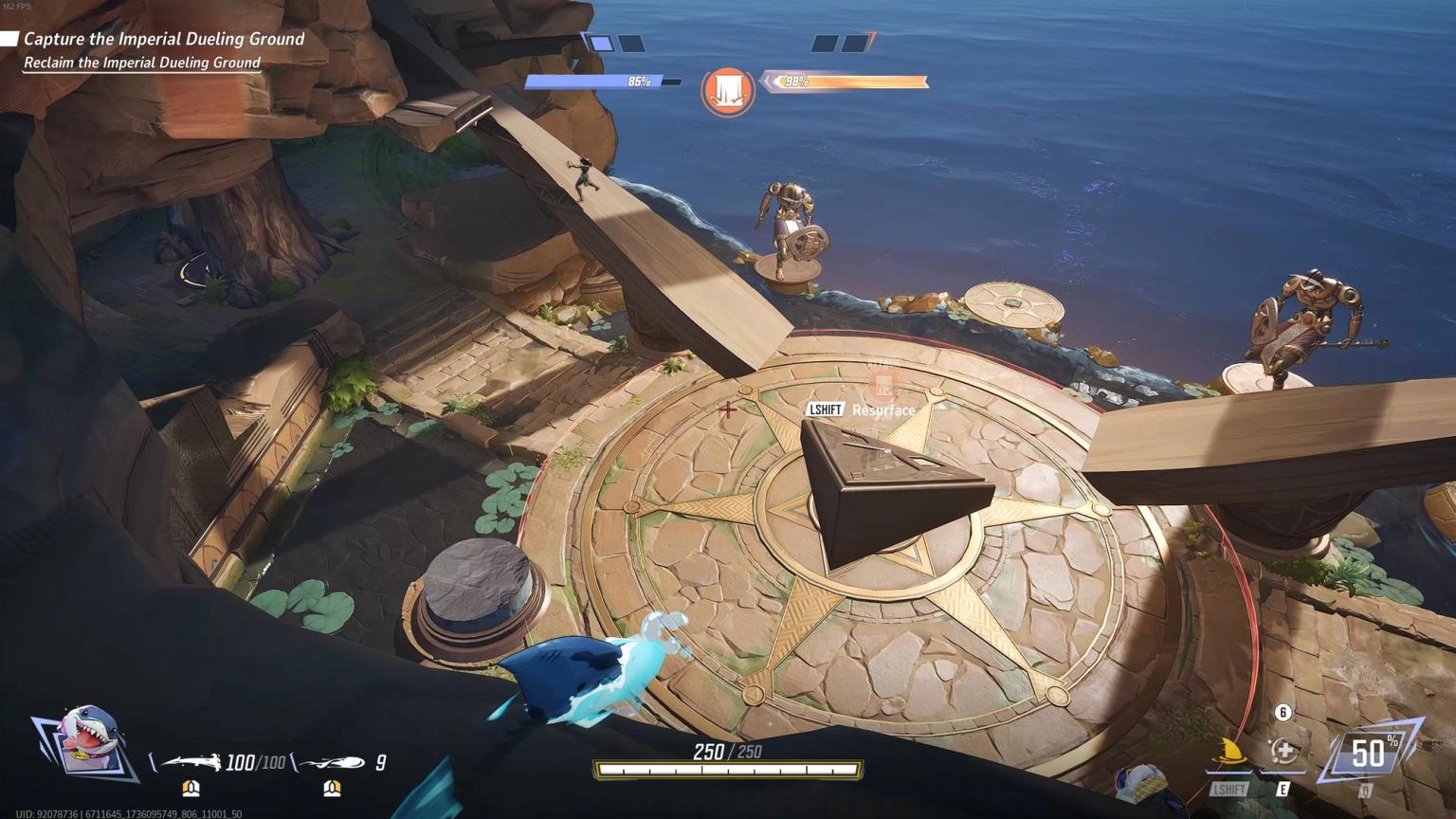Activate the yellow shark fin dive ability

1229,755
